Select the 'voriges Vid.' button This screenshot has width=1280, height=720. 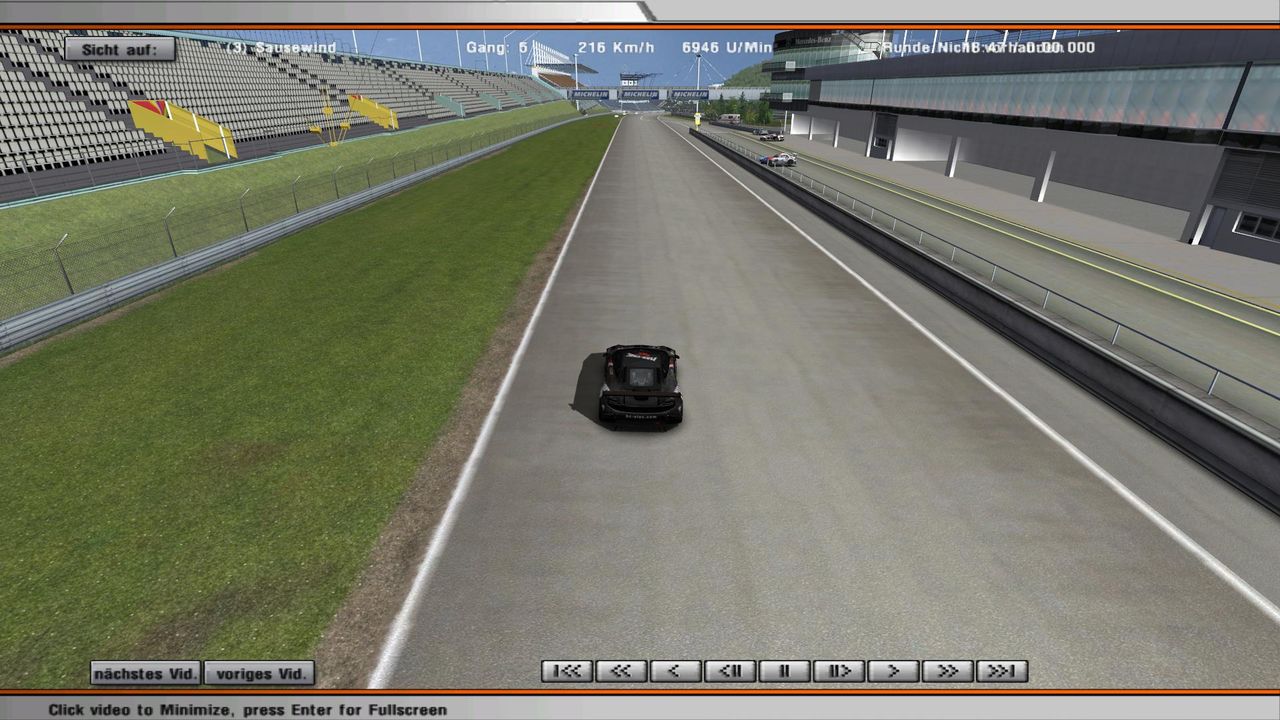(259, 673)
